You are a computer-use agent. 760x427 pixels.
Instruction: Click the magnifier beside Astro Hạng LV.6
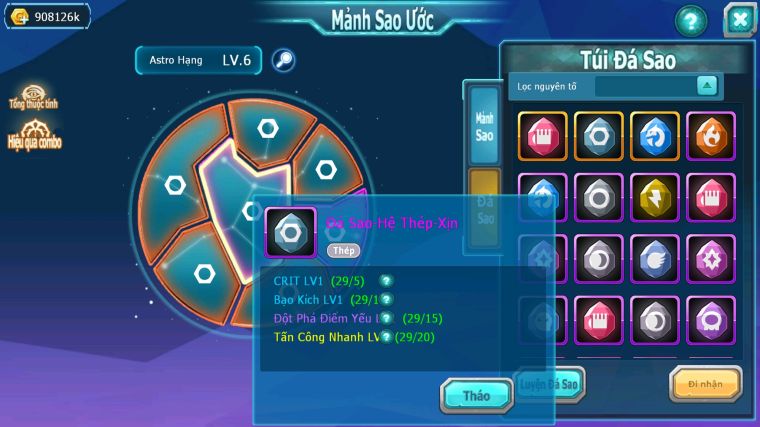click(284, 61)
